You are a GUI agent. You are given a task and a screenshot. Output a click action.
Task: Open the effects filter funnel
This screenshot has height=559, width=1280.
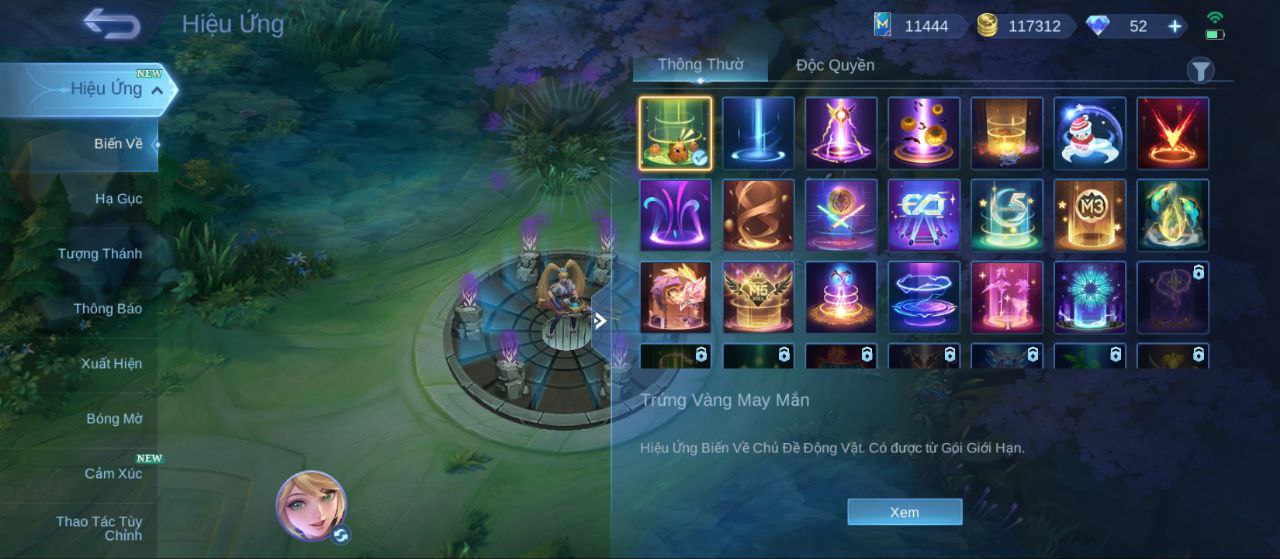1200,70
